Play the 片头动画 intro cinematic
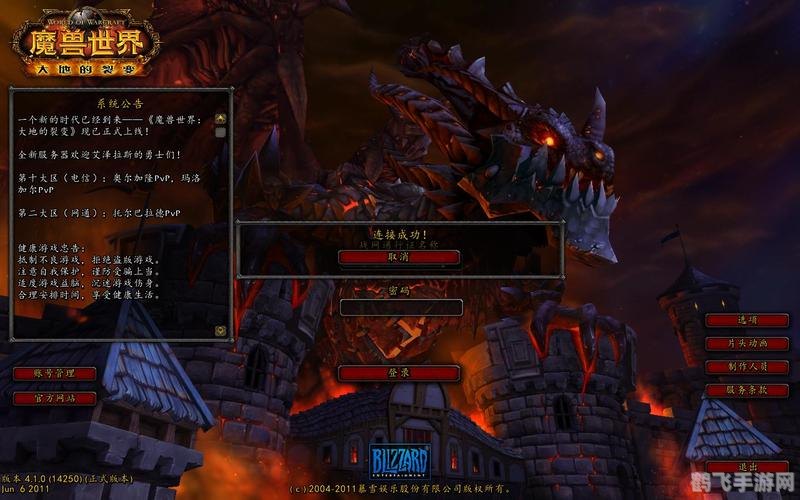This screenshot has width=800, height=500. pos(747,343)
